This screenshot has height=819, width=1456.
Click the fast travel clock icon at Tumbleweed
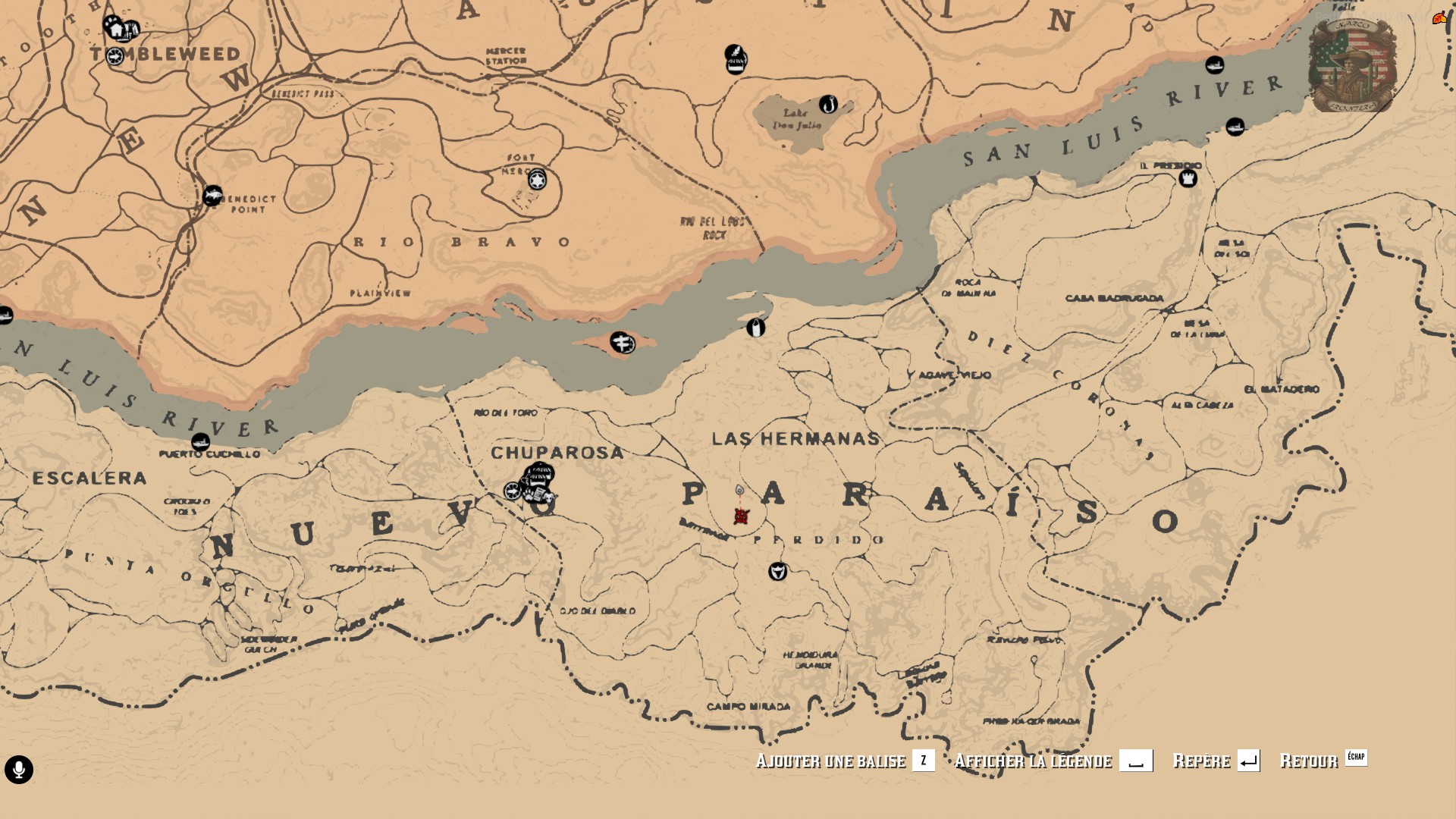(115, 56)
